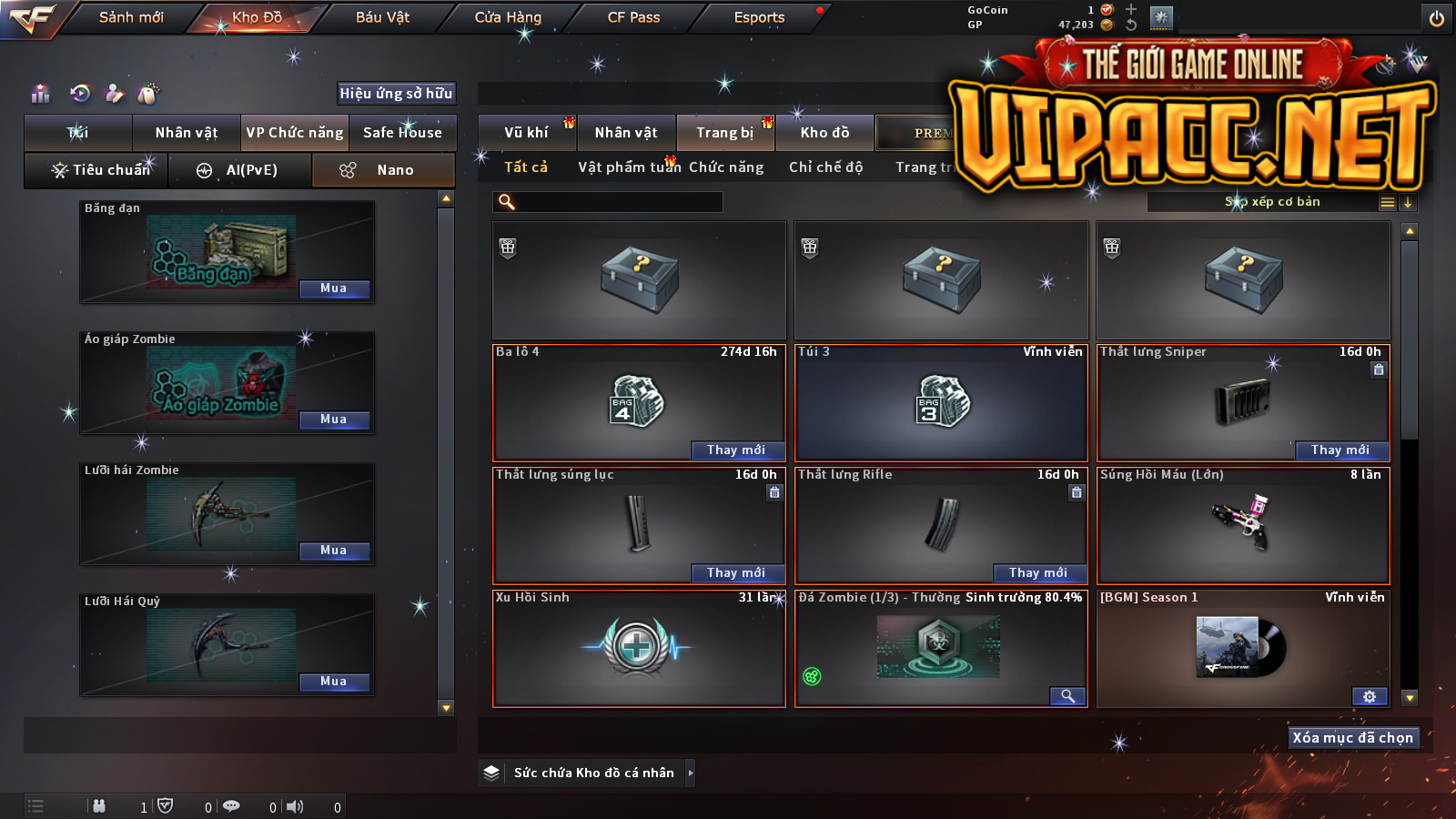1456x819 pixels.
Task: Show the Hiệu ứng sở hữu panel
Action: point(396,93)
